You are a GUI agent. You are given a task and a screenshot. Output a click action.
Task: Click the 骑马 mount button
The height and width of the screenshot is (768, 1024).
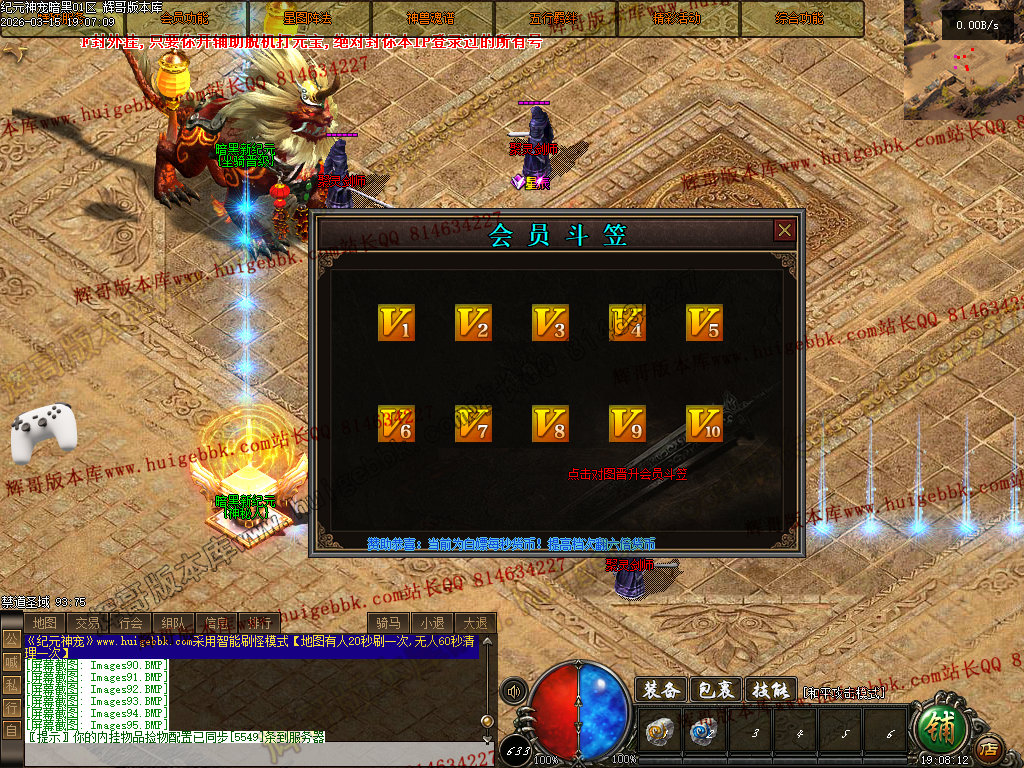(388, 623)
